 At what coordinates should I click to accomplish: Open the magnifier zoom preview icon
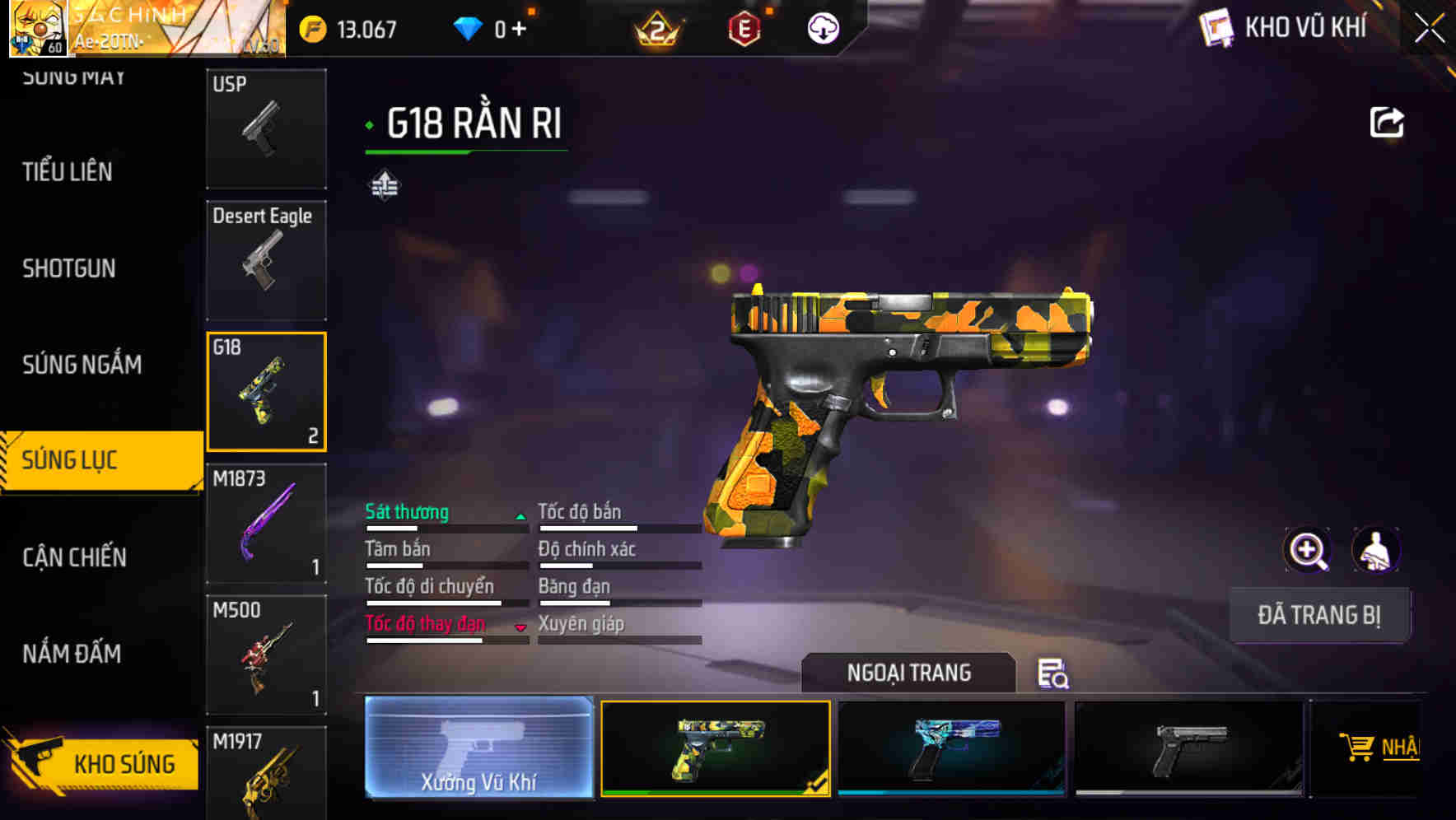tap(1308, 549)
